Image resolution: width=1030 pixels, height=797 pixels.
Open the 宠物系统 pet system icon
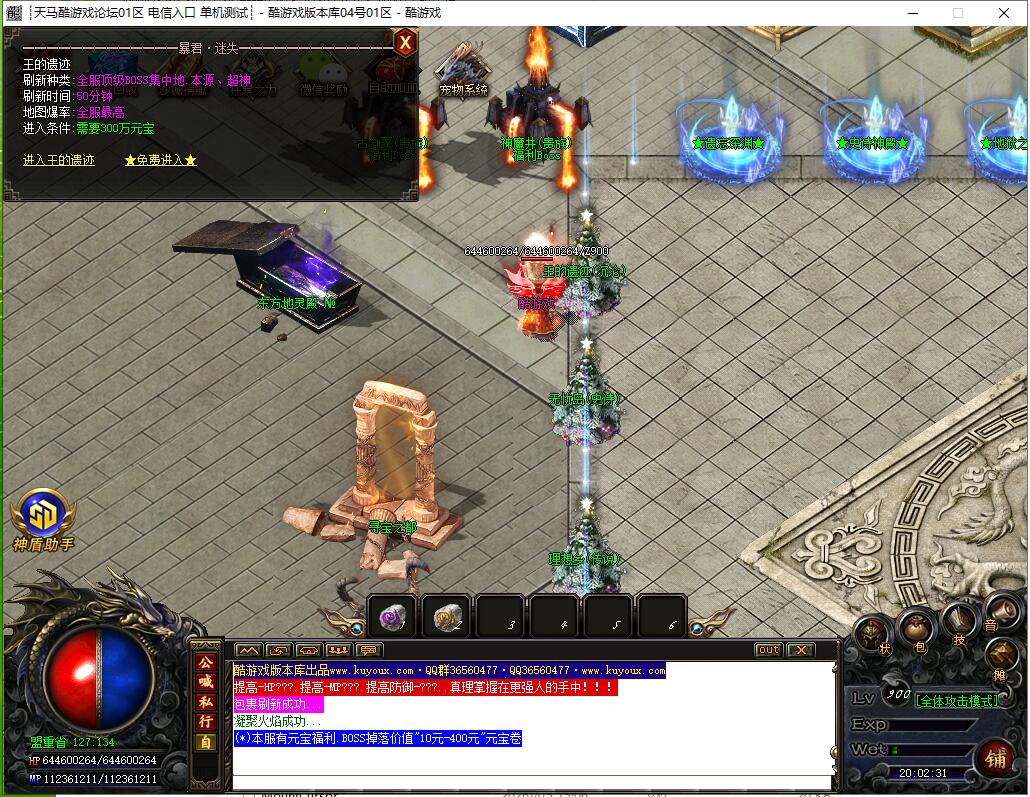(x=463, y=73)
